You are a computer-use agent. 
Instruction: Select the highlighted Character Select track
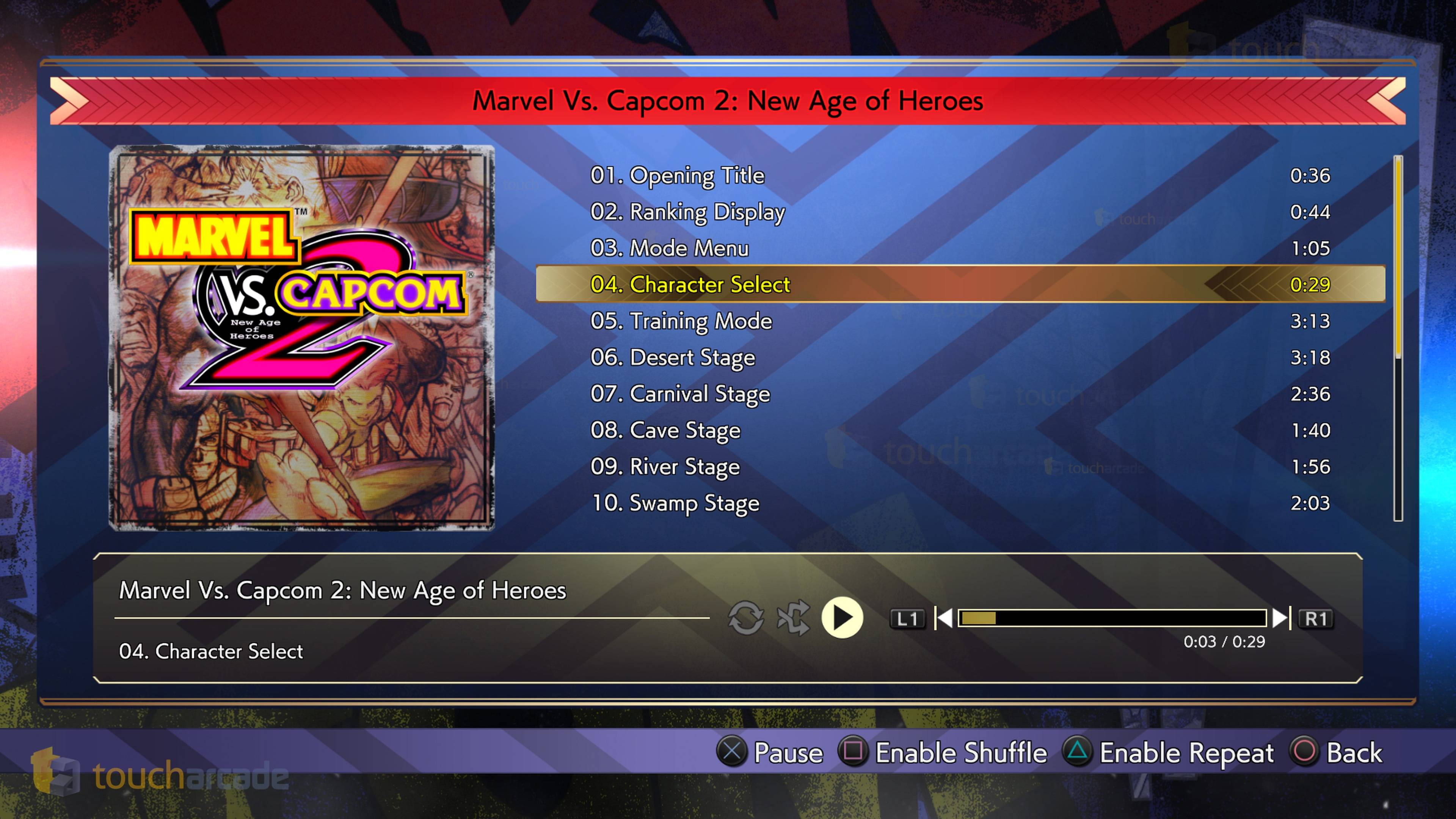click(690, 284)
